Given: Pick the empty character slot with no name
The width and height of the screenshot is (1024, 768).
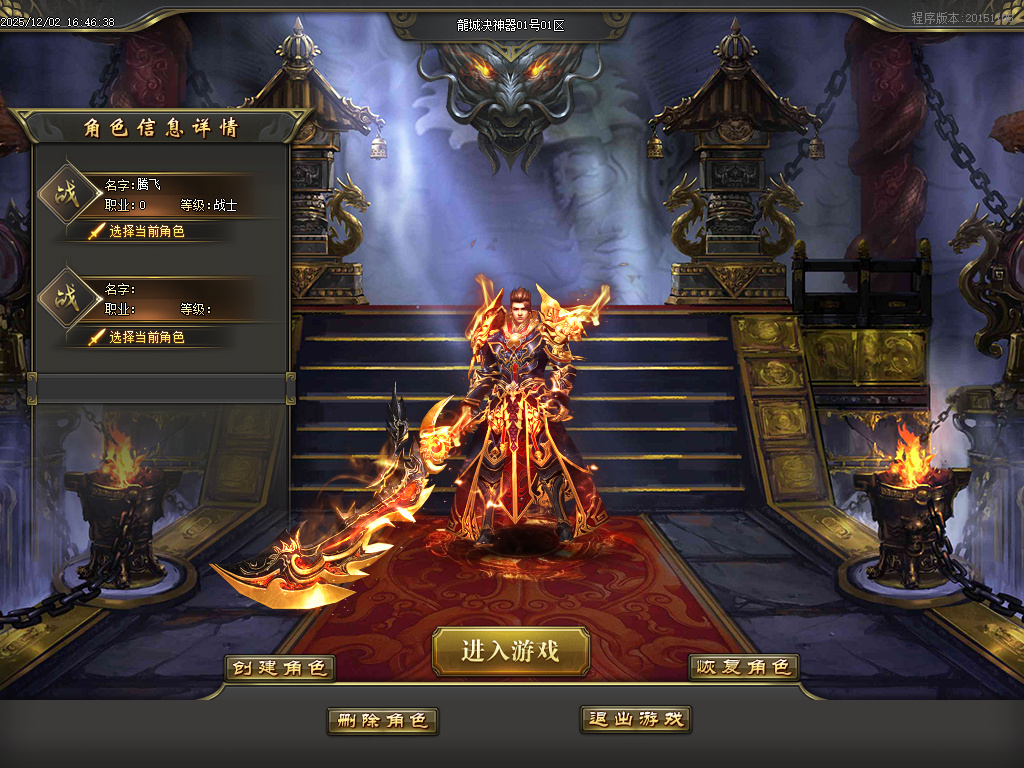Looking at the screenshot, I should (147, 337).
